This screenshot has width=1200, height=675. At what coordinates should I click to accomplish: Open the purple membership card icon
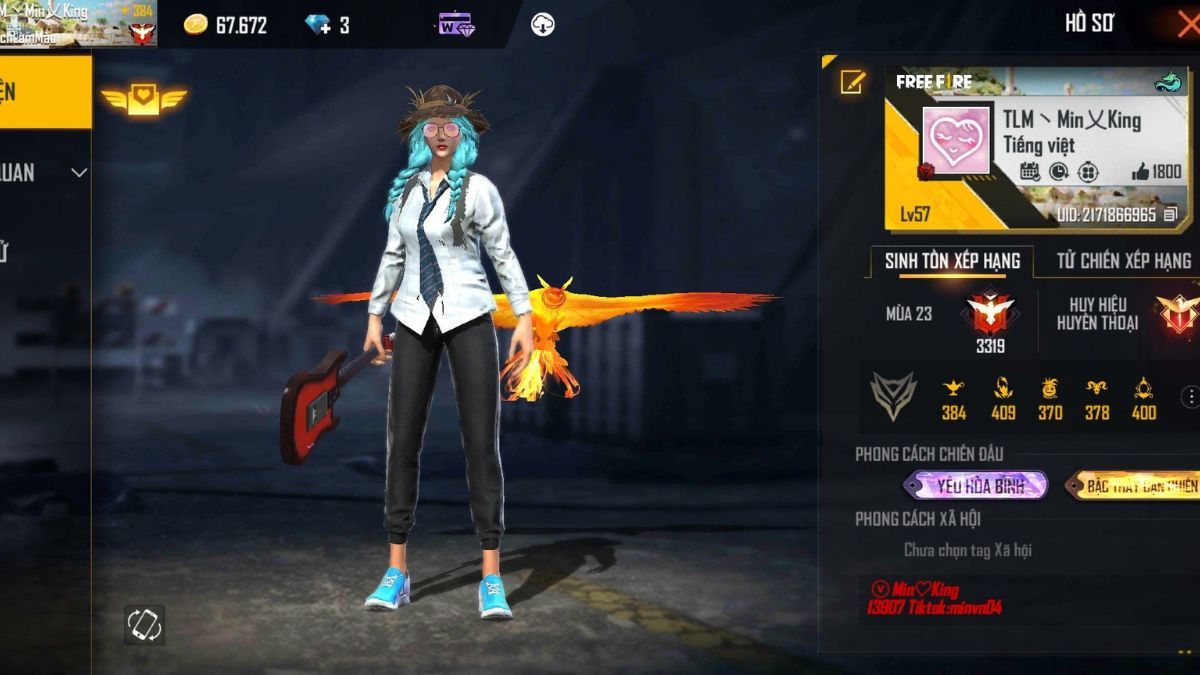(x=456, y=24)
